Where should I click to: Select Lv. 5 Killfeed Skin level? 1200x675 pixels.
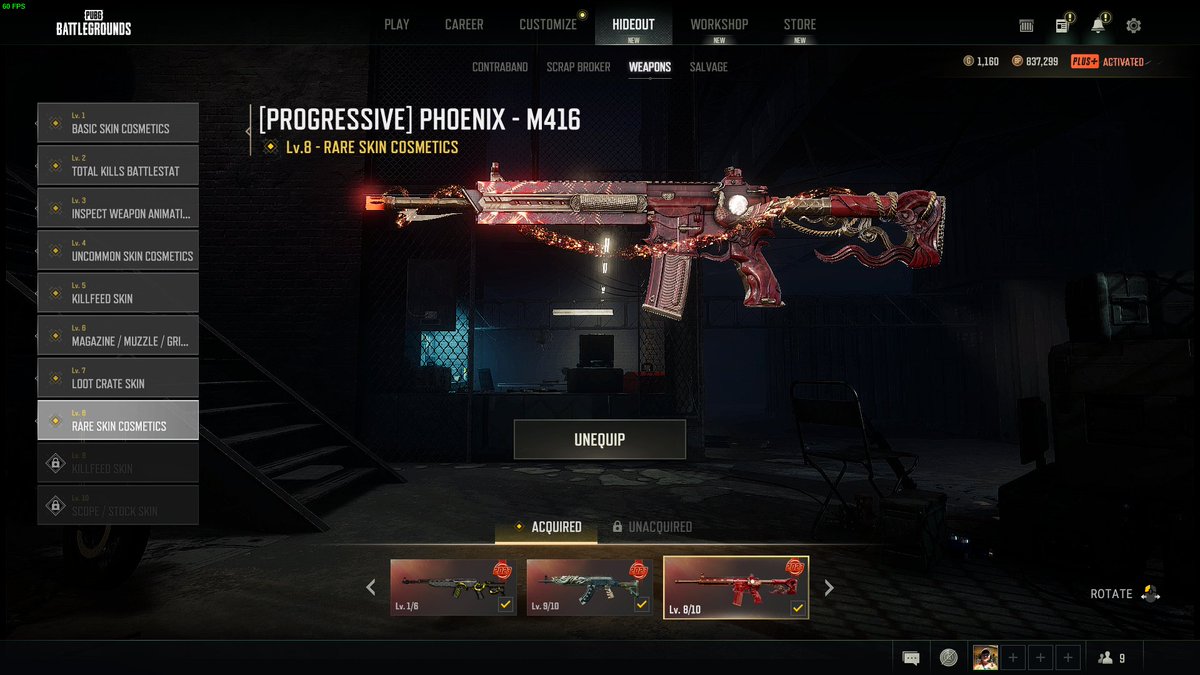click(x=118, y=293)
